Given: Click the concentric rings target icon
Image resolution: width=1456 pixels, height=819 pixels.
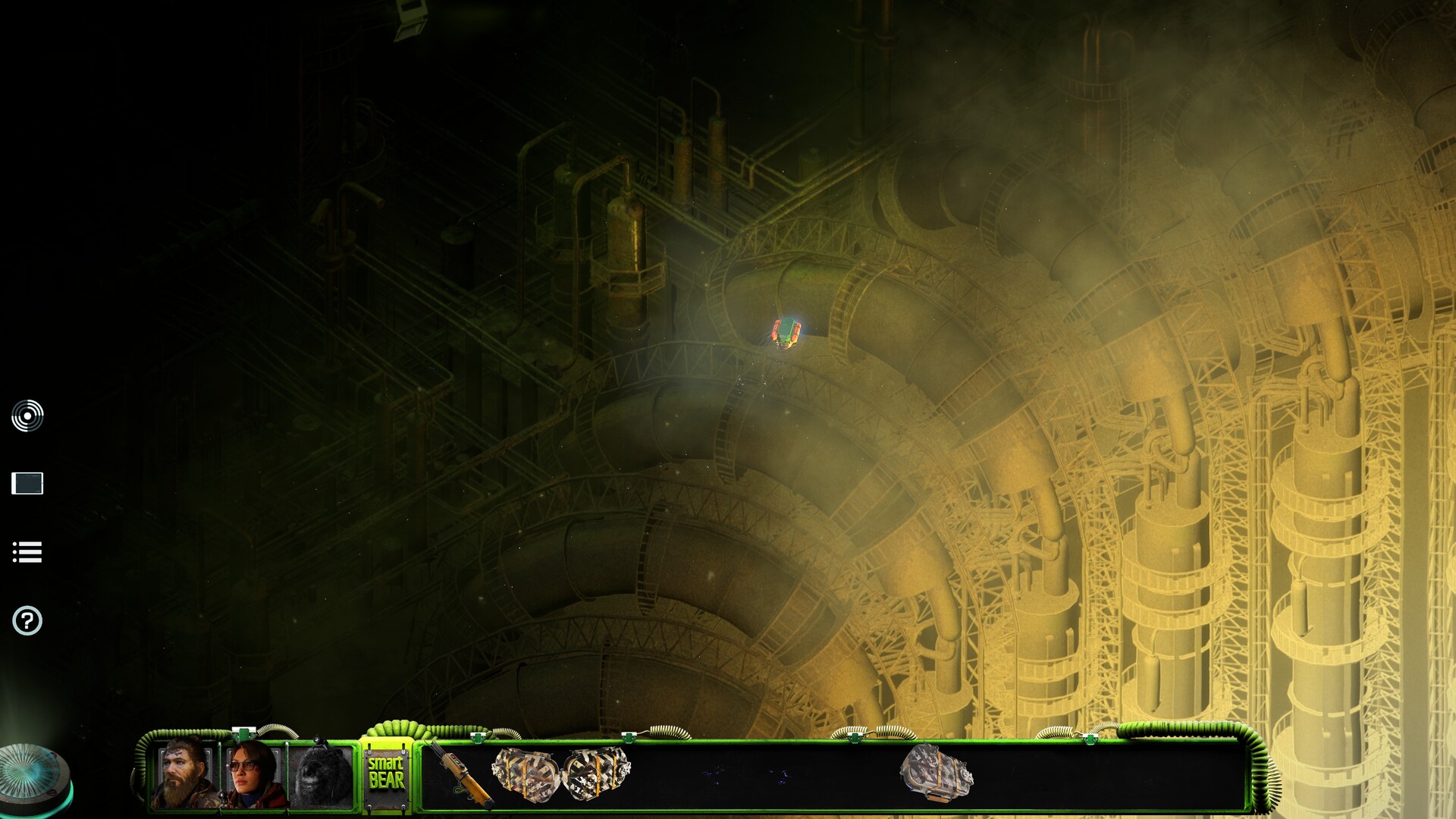Looking at the screenshot, I should pyautogui.click(x=27, y=416).
